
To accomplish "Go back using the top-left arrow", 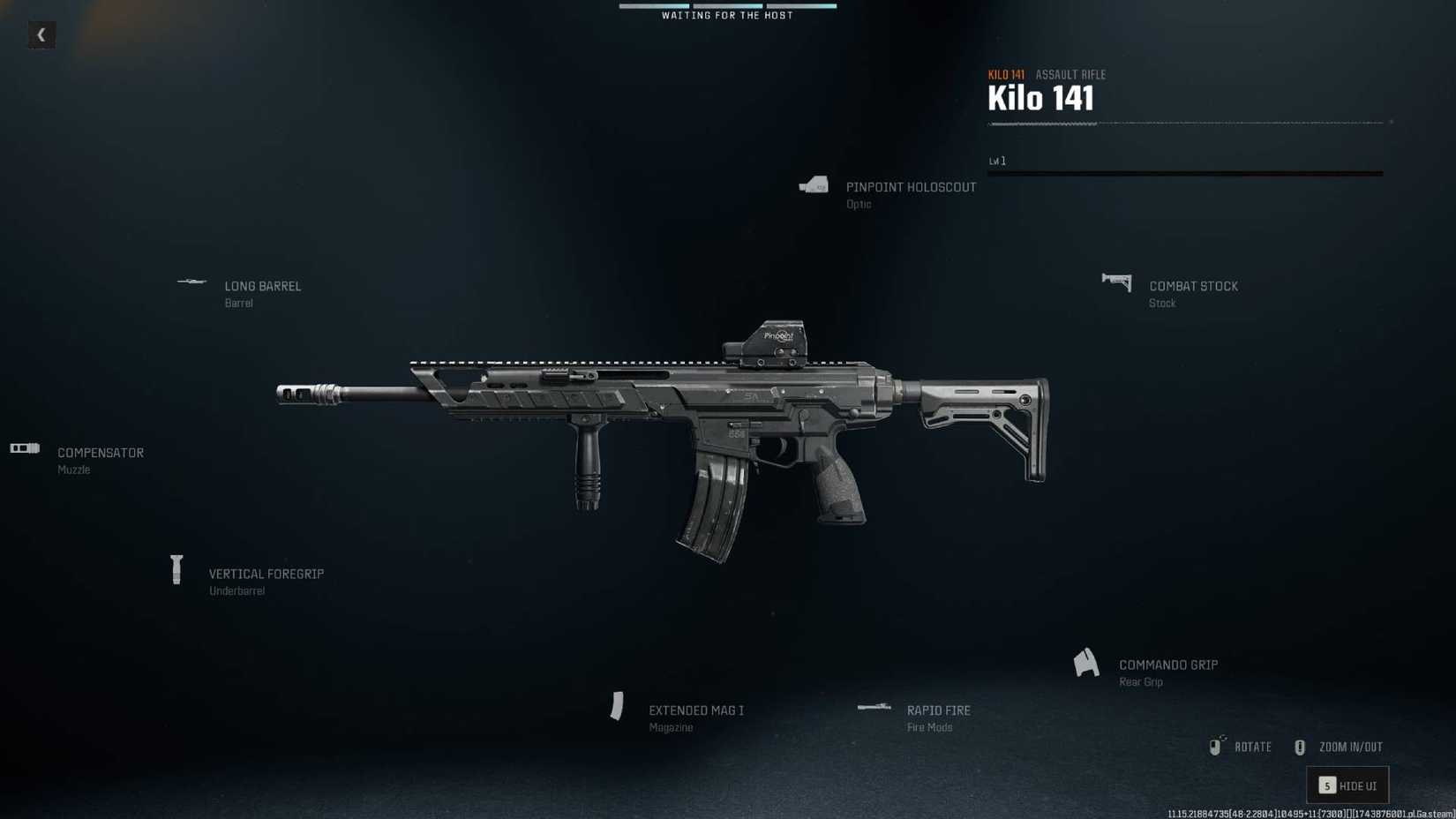I will pyautogui.click(x=41, y=35).
